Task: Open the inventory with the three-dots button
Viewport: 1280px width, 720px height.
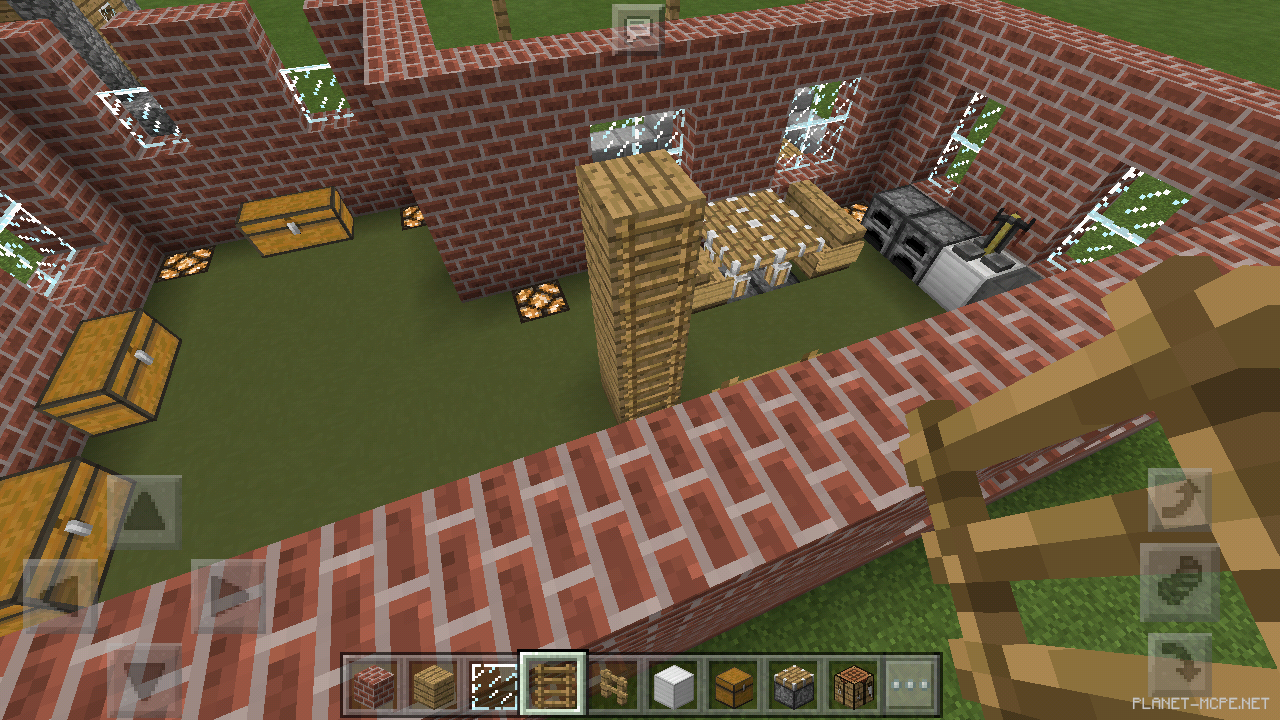Action: (911, 685)
